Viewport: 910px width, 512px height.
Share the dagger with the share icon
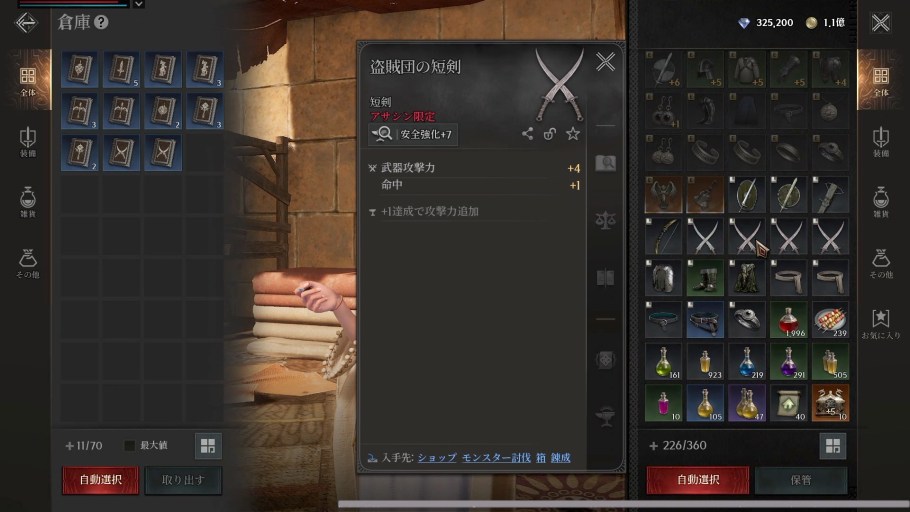pos(527,134)
